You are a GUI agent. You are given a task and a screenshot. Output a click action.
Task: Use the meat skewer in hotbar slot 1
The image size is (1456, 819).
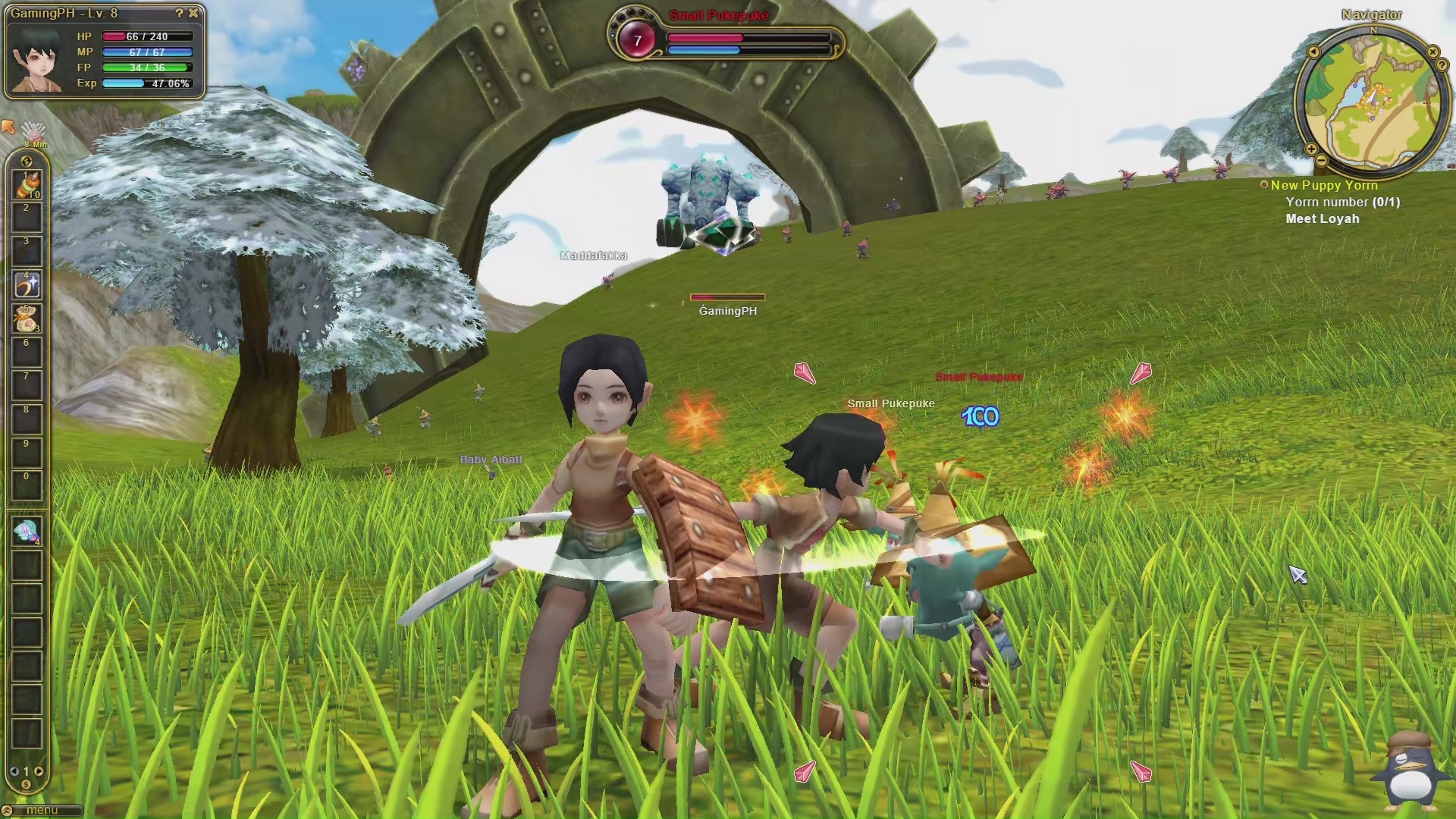coord(27,185)
